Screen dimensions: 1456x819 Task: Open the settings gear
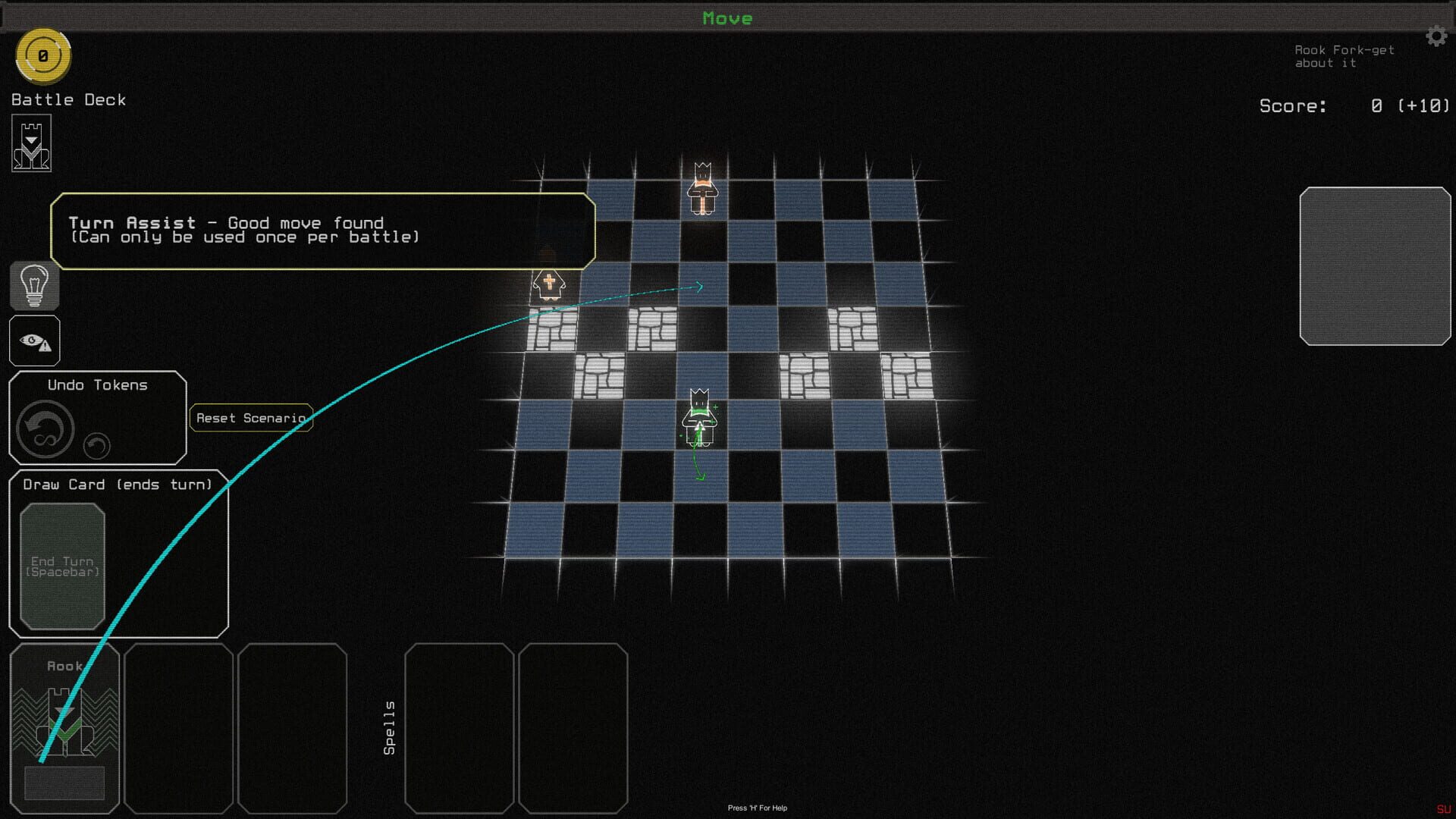coord(1437,36)
